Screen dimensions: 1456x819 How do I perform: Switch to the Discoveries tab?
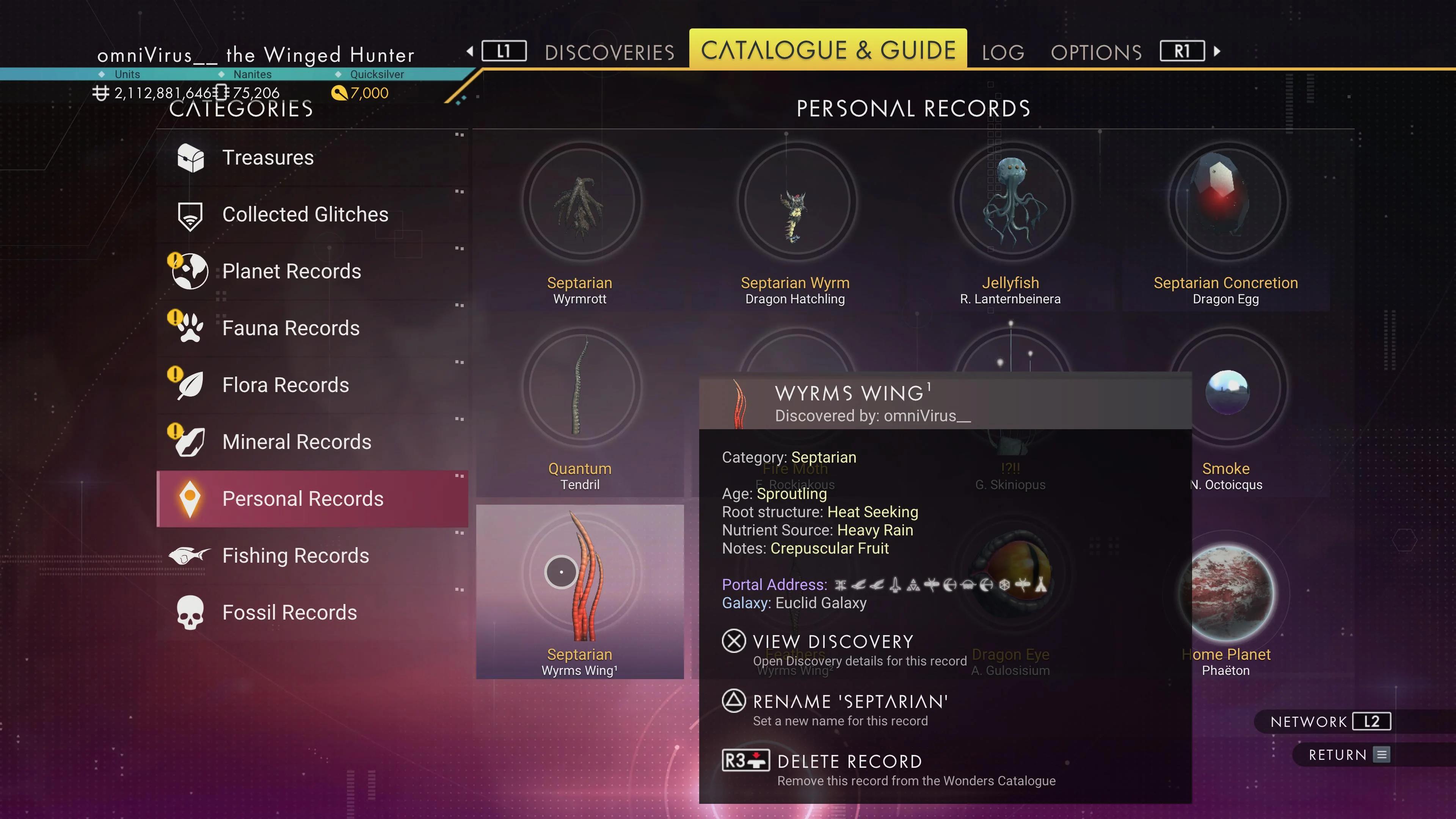tap(609, 53)
